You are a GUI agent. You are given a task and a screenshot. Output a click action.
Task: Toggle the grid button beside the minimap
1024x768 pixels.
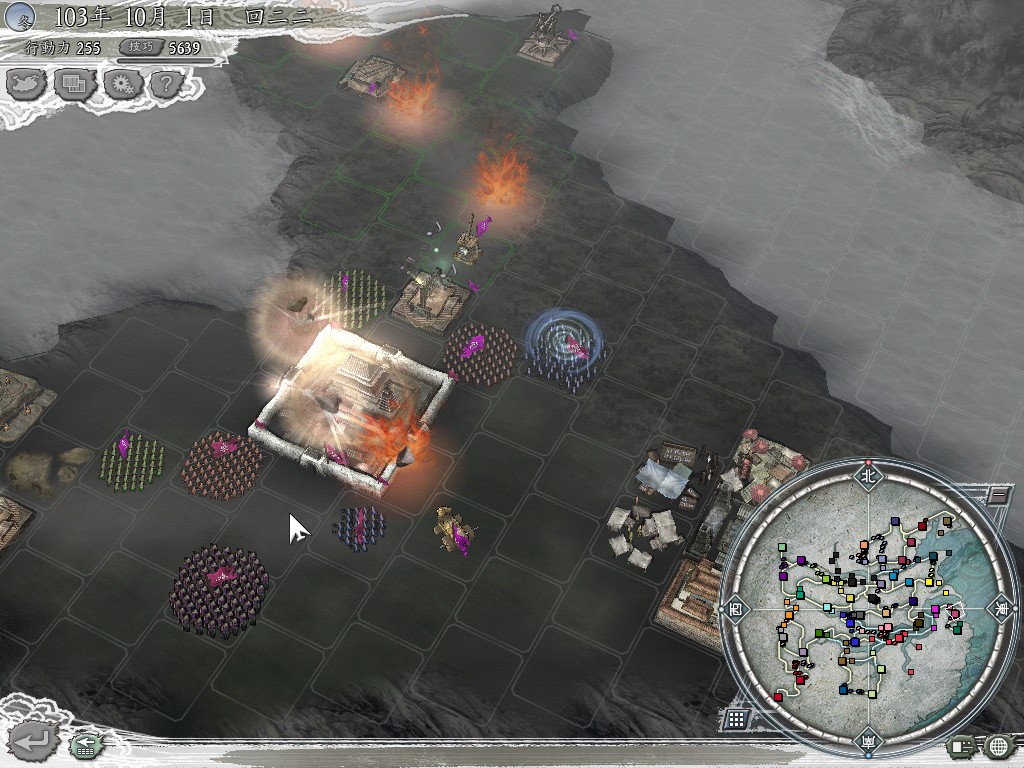[x=735, y=718]
